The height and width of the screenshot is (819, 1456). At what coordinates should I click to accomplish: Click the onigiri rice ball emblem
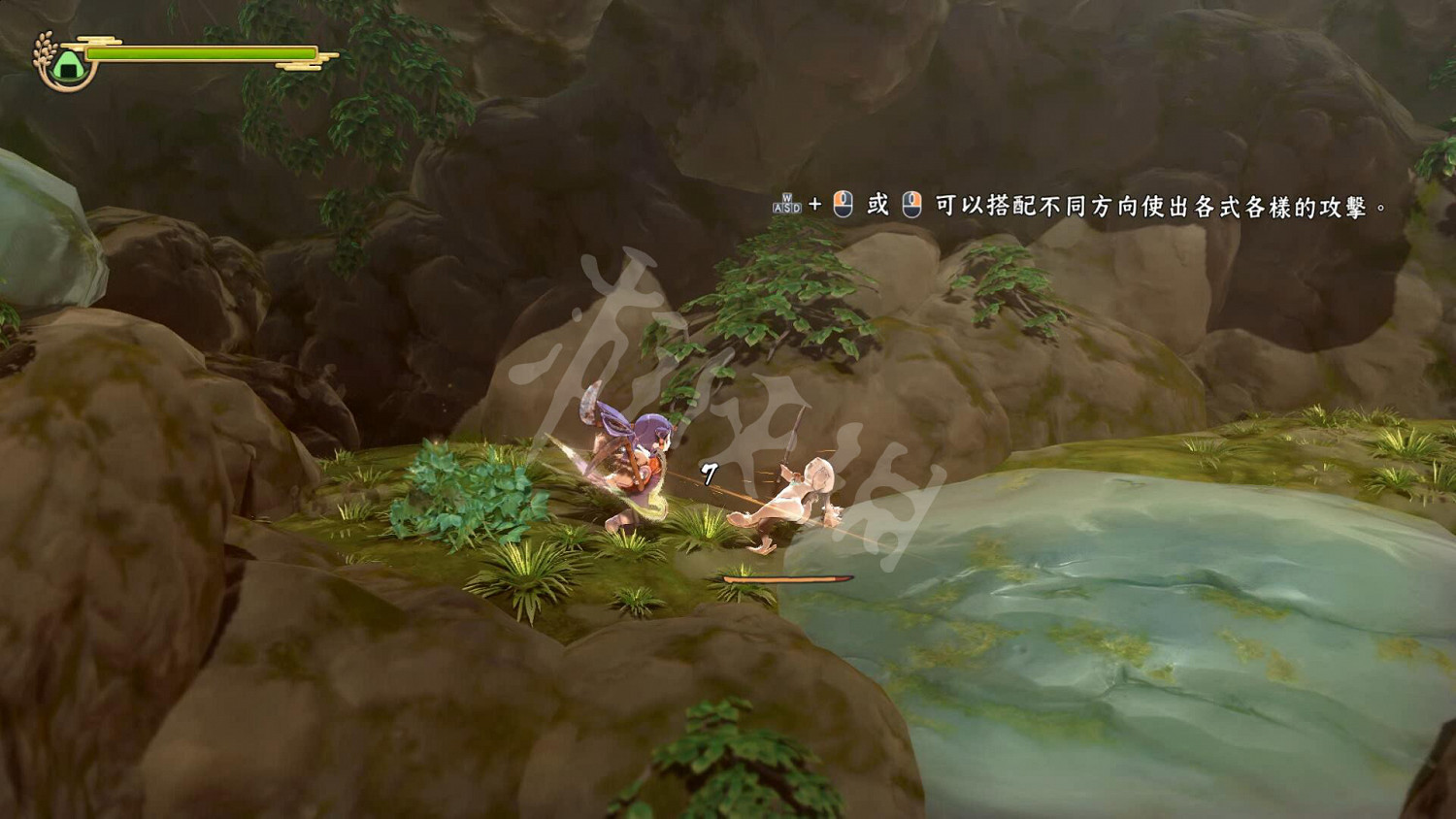click(66, 64)
